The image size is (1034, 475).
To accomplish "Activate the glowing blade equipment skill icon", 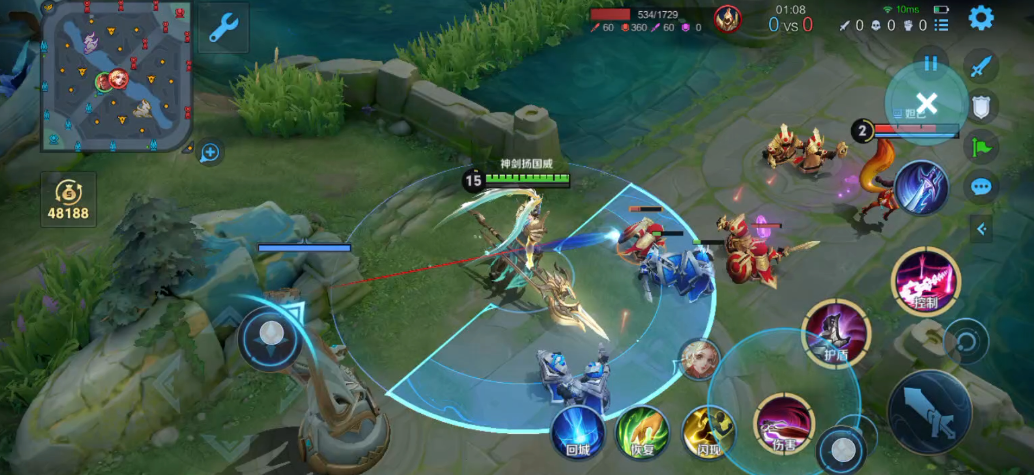I will pyautogui.click(x=920, y=186).
